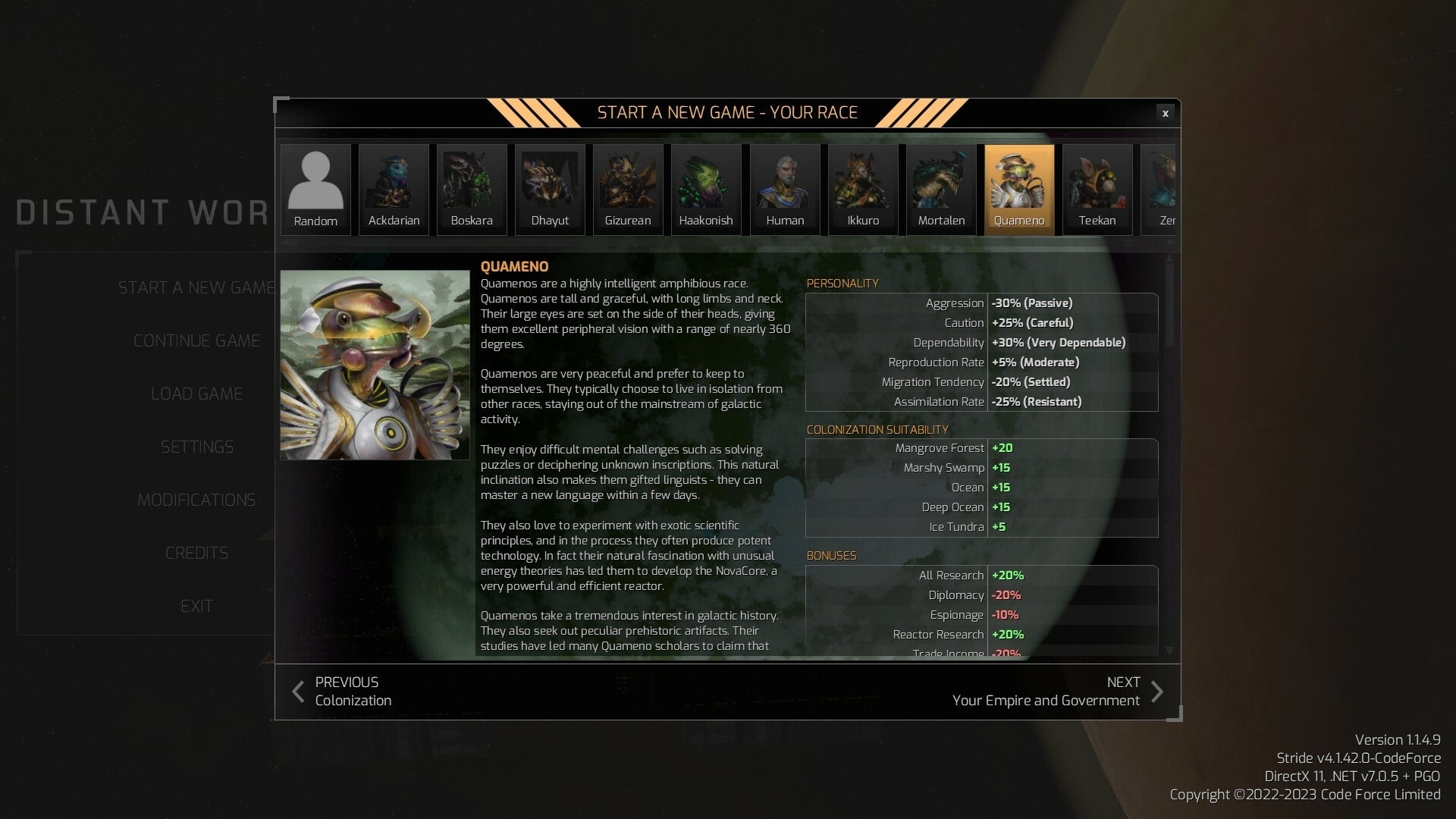Open the Quameno race details

tap(1019, 186)
